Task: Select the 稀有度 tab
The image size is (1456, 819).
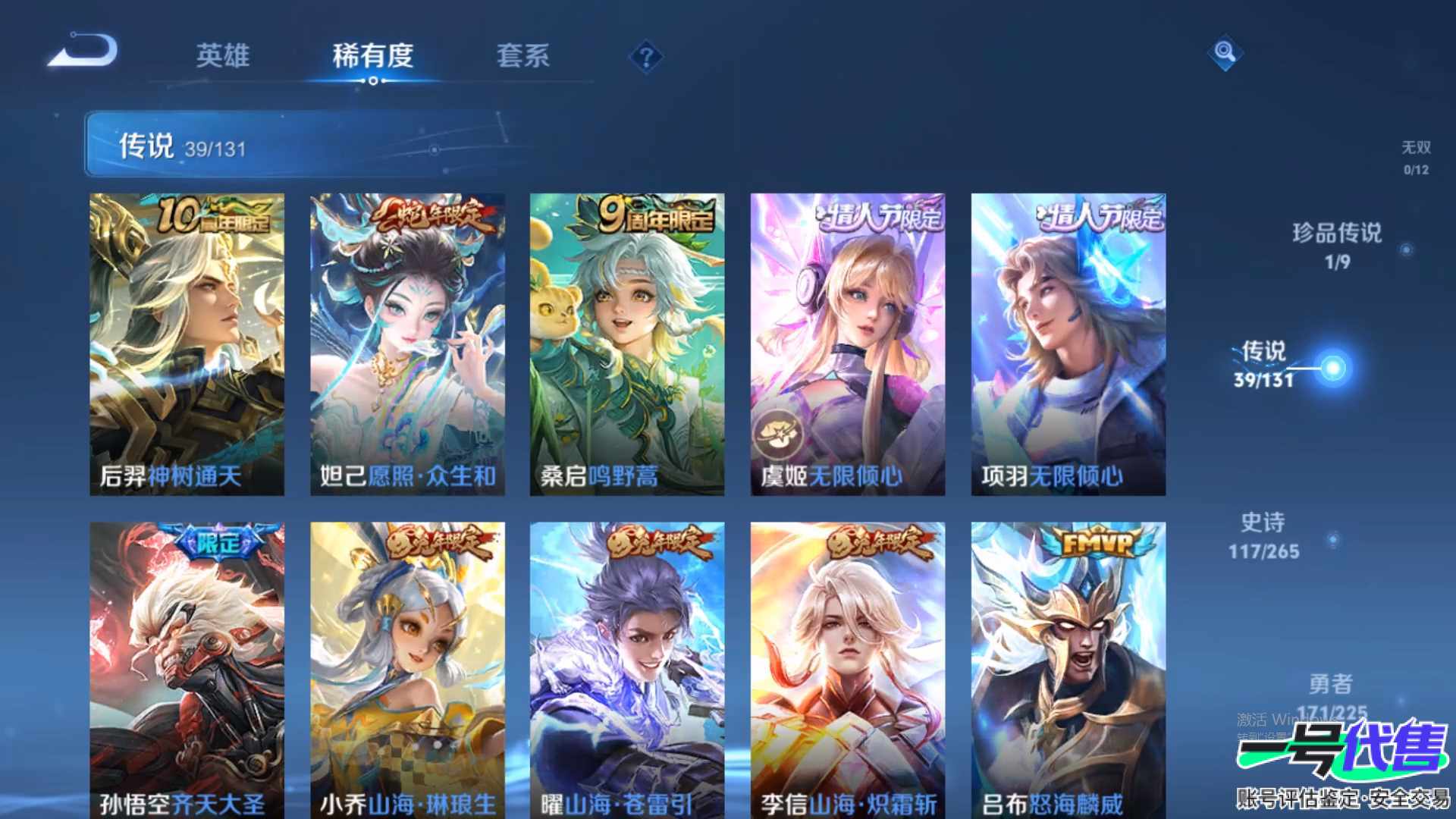Action: tap(372, 55)
